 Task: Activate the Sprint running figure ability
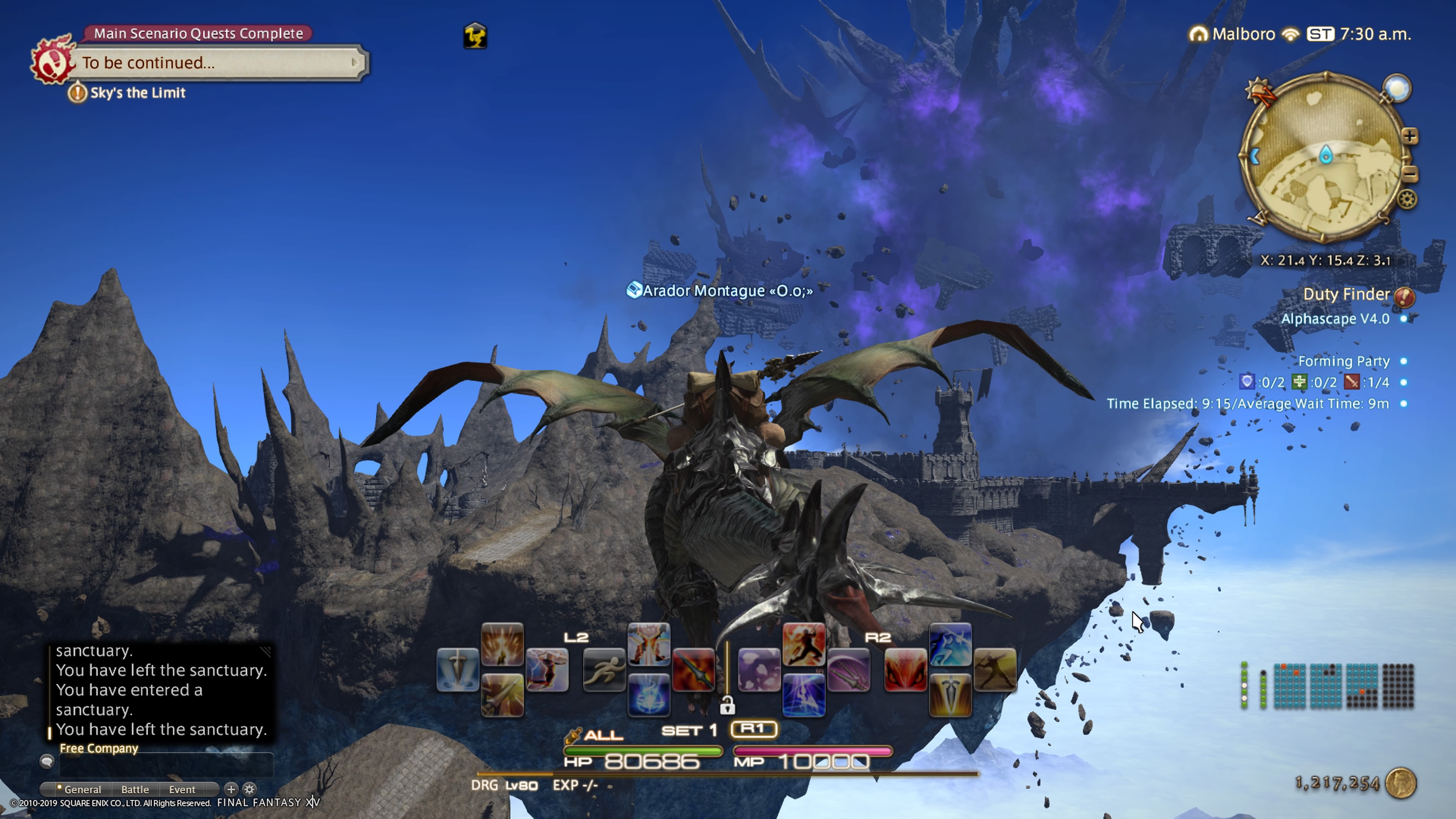click(604, 670)
